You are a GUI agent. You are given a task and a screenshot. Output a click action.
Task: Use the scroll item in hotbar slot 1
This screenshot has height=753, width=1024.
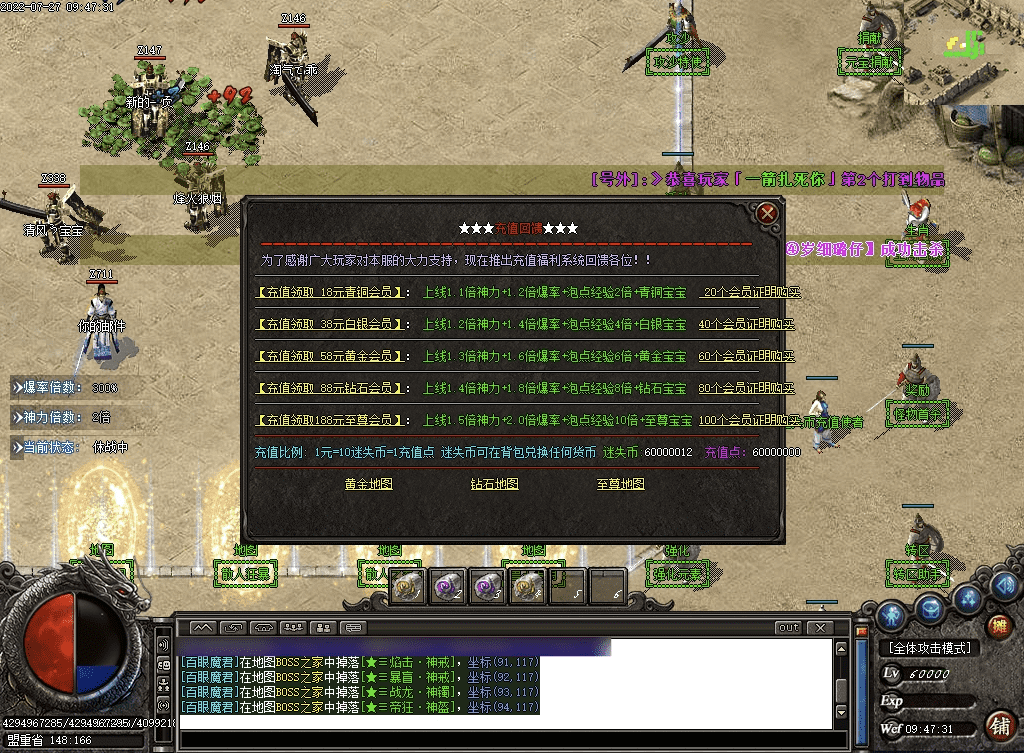407,587
